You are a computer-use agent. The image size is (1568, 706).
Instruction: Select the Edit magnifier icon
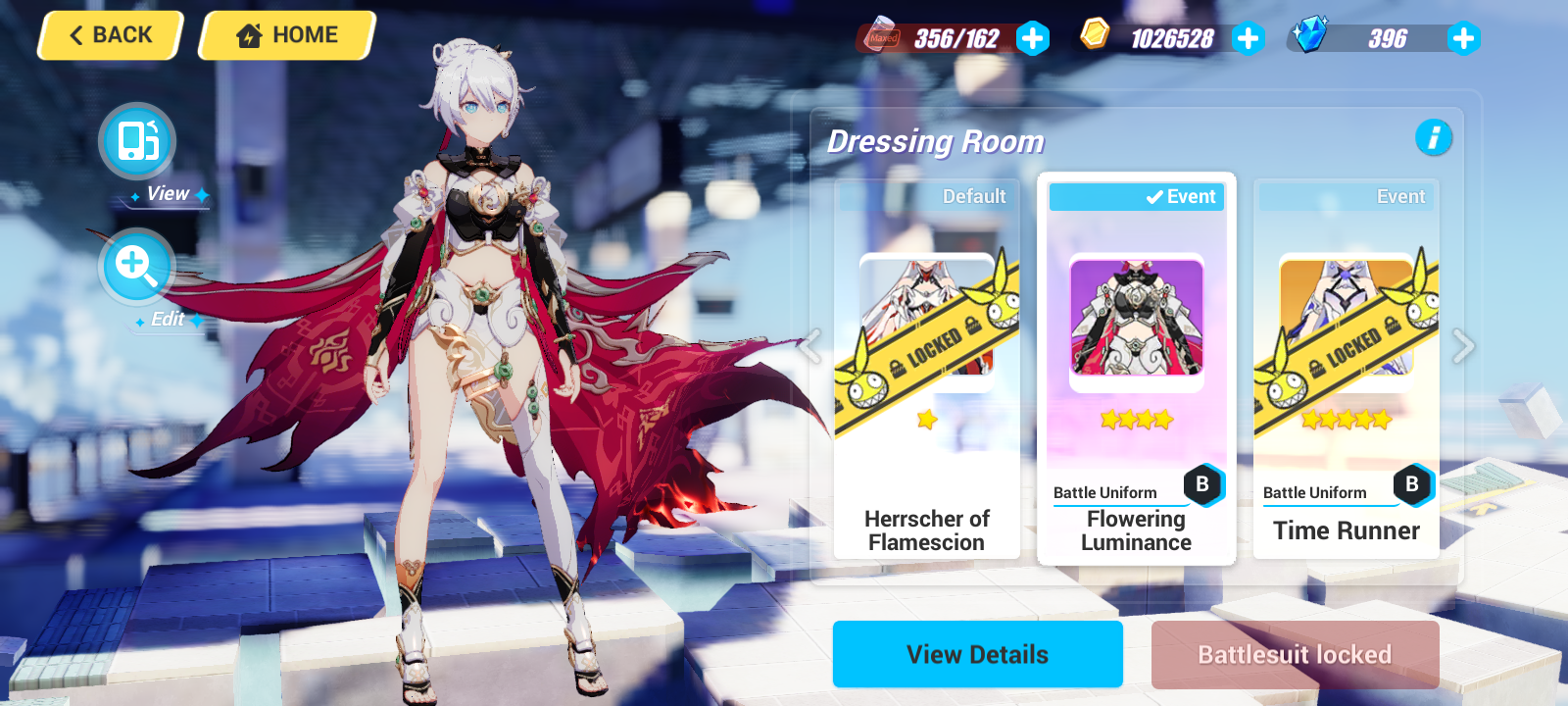[136, 266]
